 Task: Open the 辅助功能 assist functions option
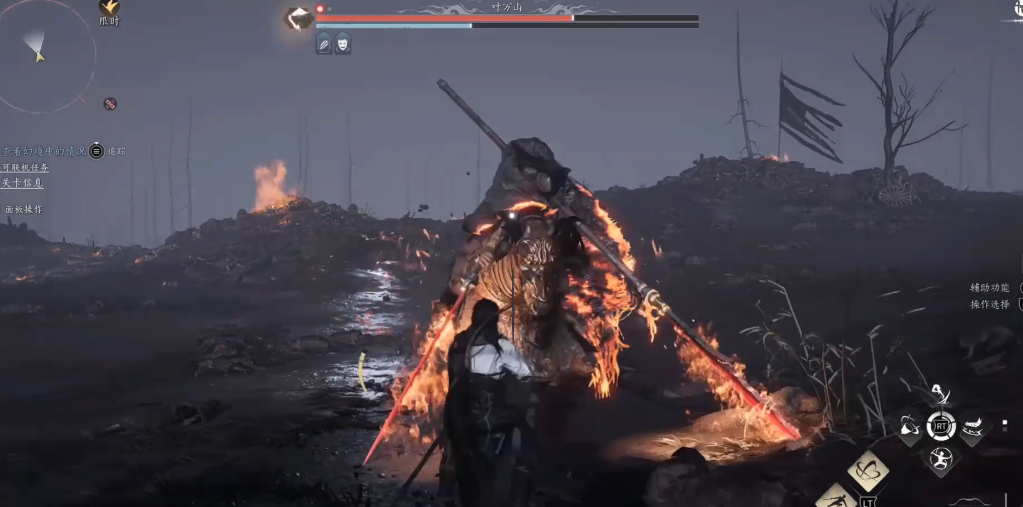tap(990, 288)
